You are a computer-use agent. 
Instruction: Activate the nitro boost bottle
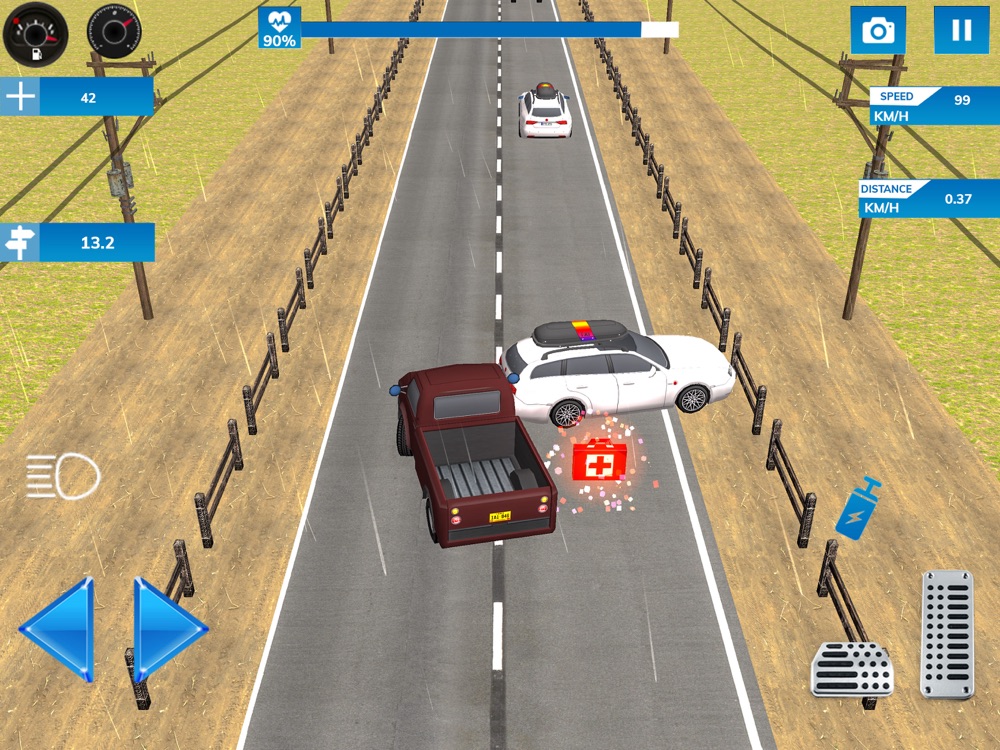tap(858, 508)
